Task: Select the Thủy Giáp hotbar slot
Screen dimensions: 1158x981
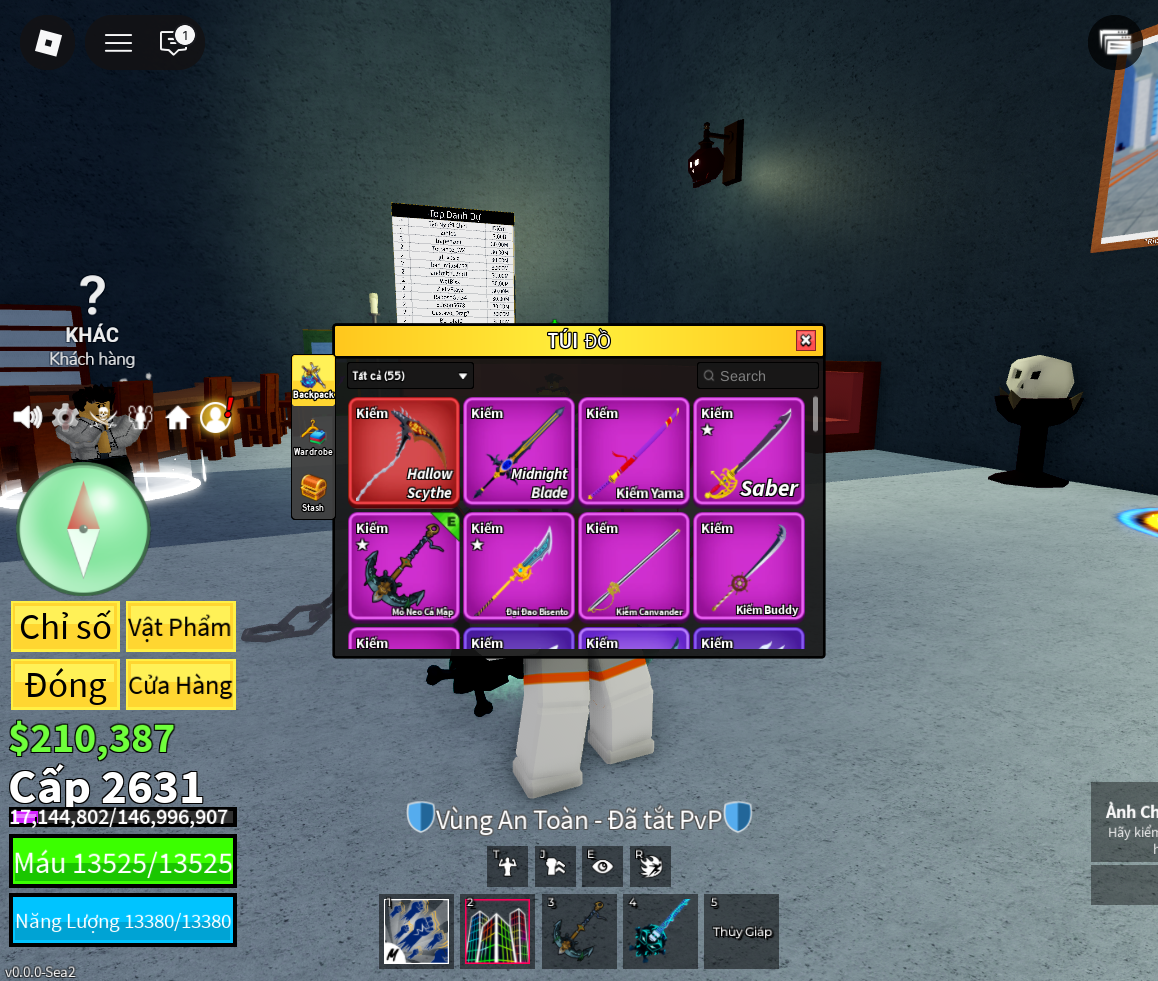Action: (741, 931)
